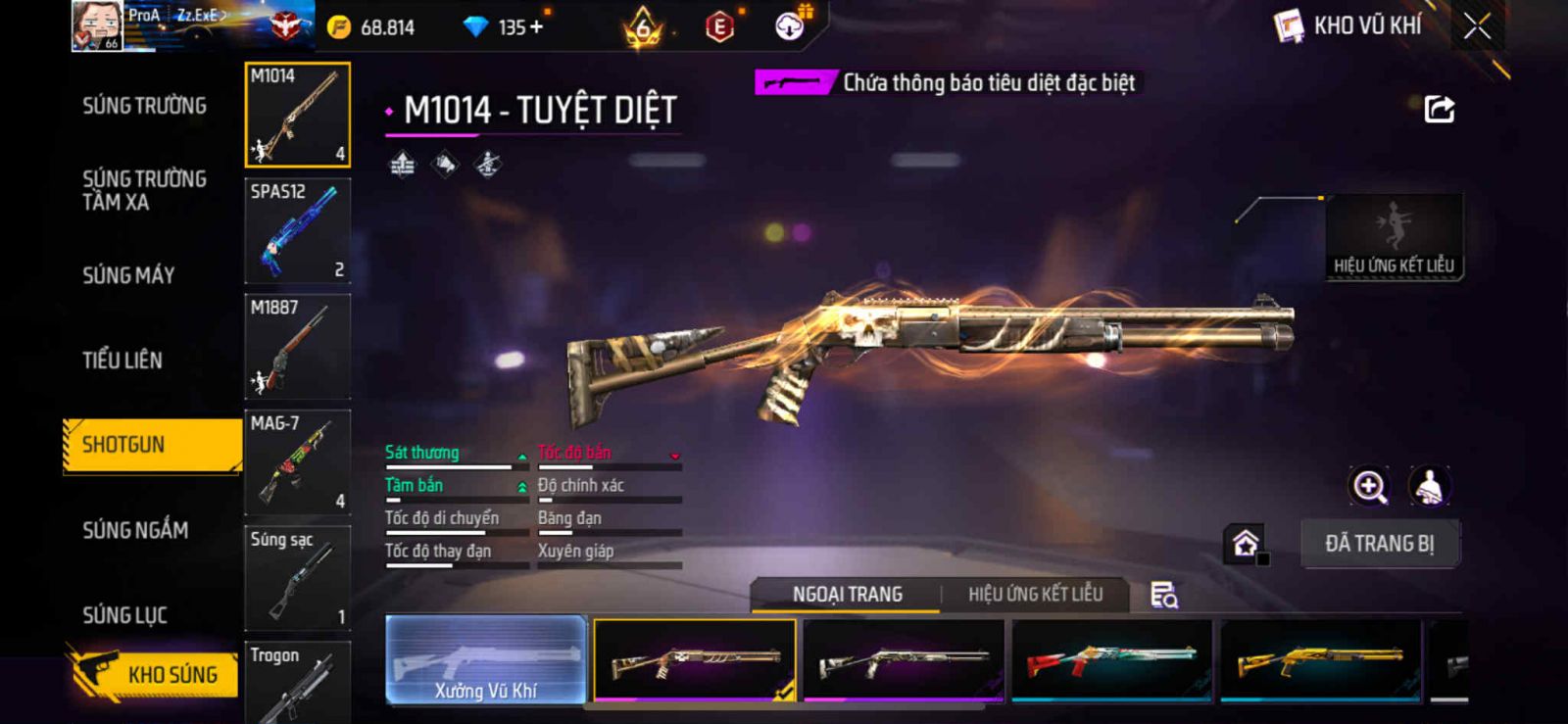Select the Súng sạc weapon tile
The image size is (1568, 724).
click(297, 578)
